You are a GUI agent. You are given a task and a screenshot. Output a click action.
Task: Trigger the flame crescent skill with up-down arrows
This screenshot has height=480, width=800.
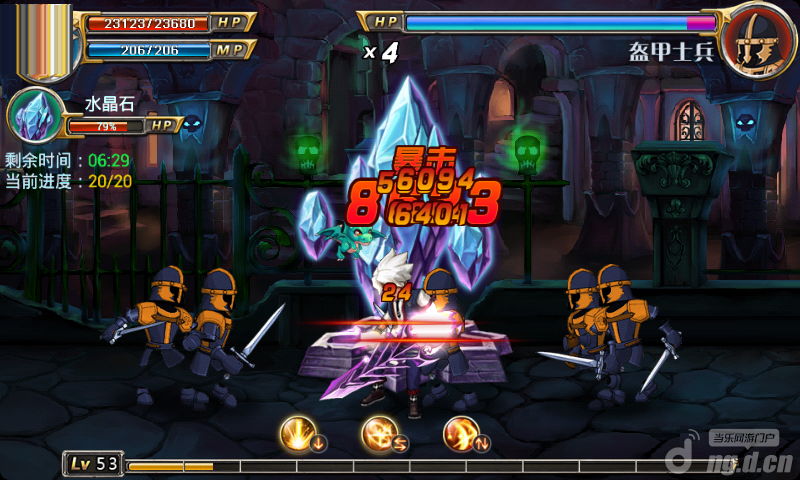tap(461, 432)
